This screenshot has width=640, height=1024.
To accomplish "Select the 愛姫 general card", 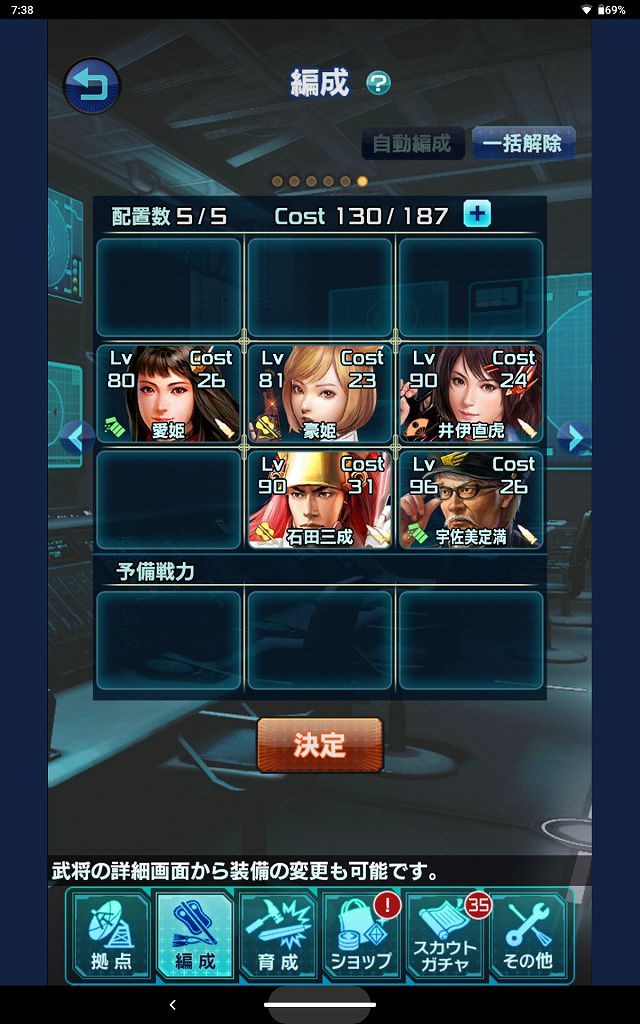I will [x=169, y=394].
